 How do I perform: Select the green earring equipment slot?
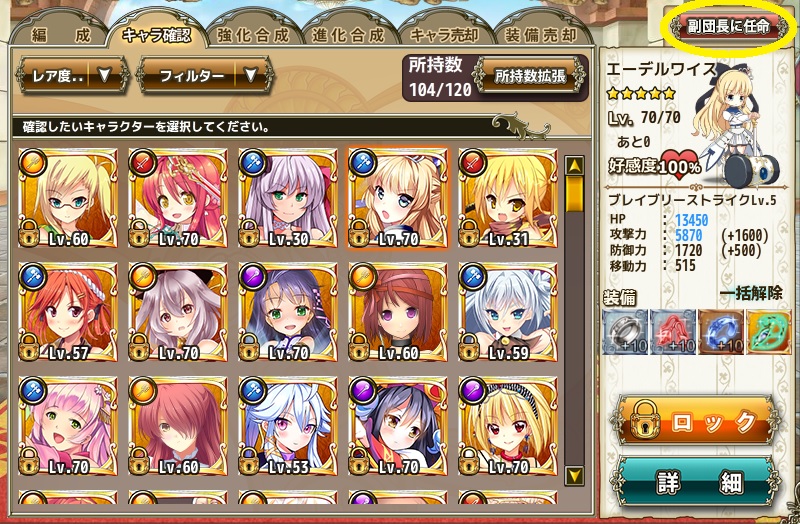(x=769, y=332)
